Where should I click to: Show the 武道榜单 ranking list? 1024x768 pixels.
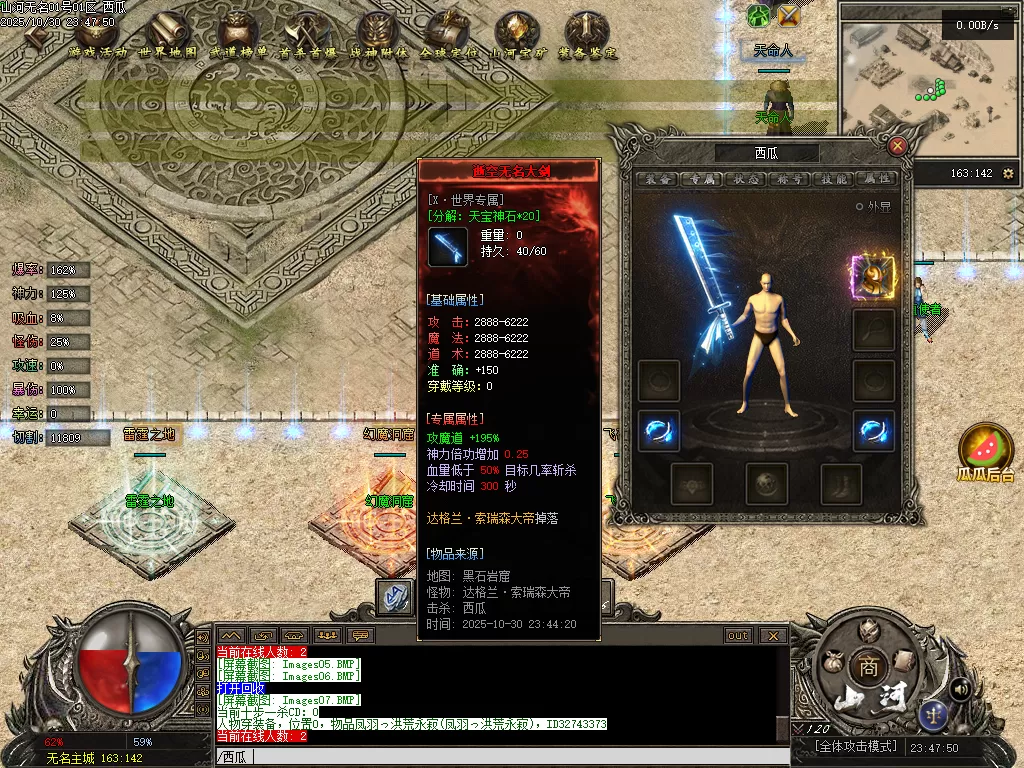click(x=238, y=36)
